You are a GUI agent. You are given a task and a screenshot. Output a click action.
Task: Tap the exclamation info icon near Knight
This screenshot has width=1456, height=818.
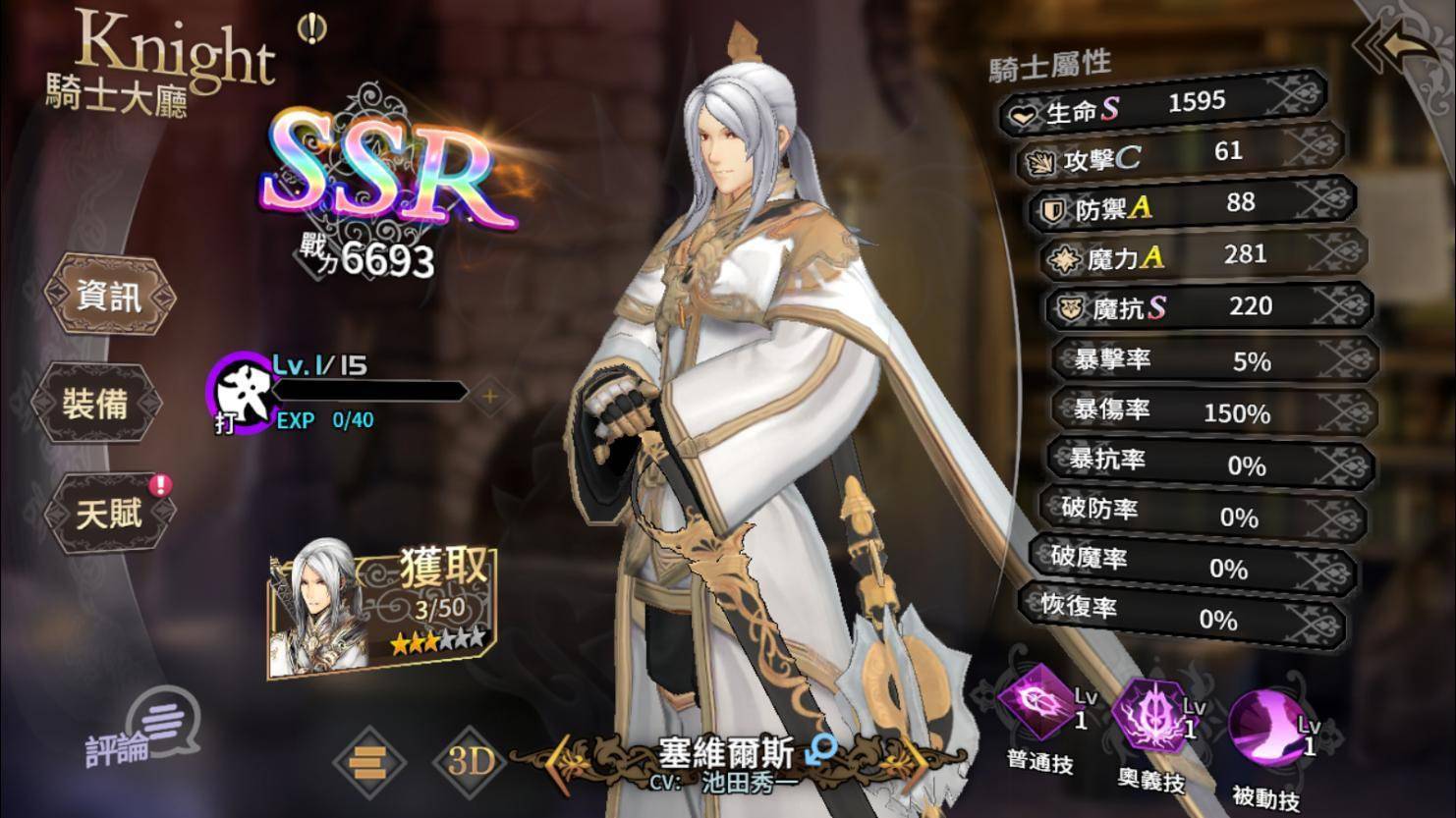click(312, 29)
